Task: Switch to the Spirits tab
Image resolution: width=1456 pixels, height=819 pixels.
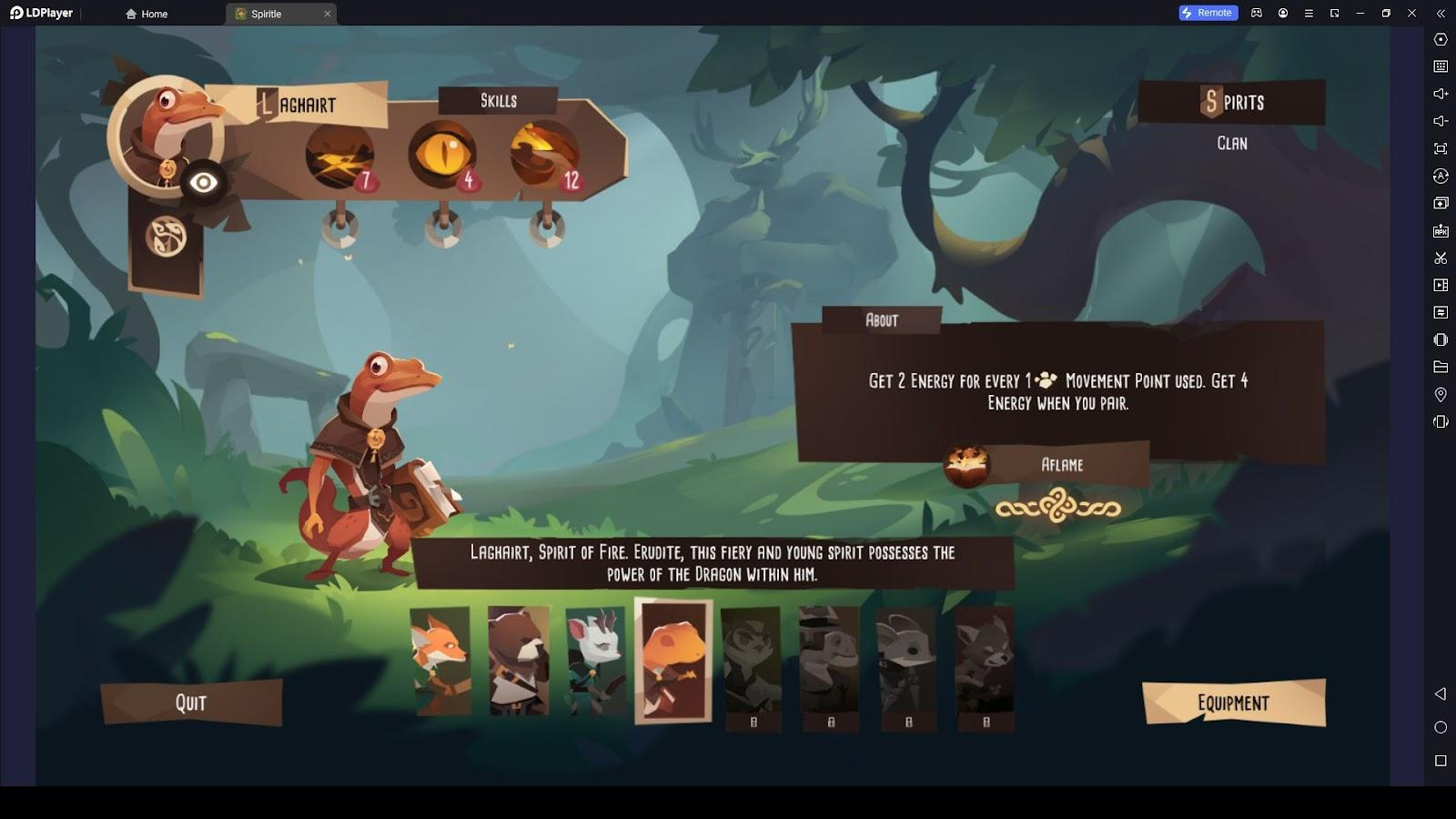Action: (1232, 102)
